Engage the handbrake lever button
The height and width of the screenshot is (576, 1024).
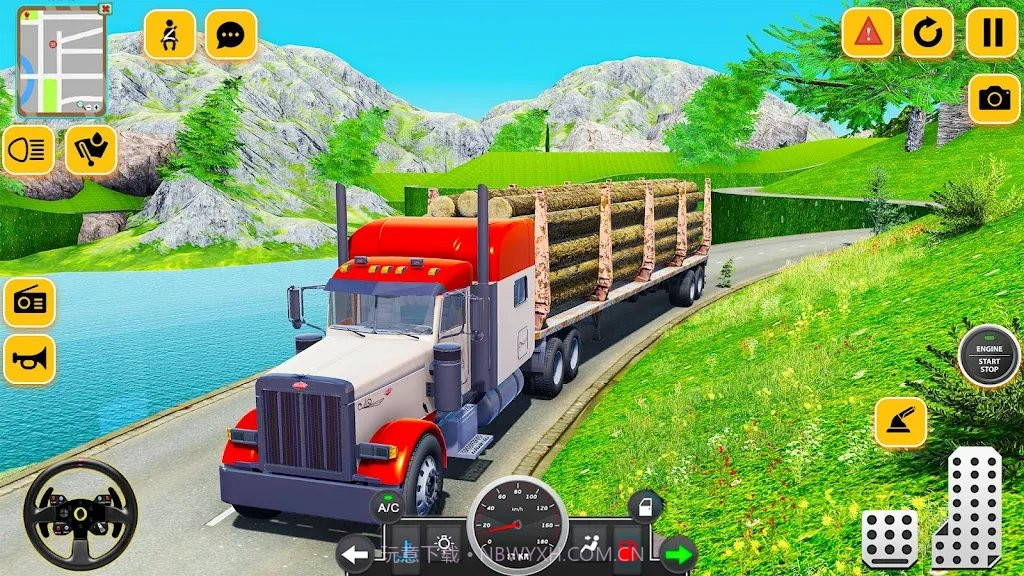pos(900,422)
